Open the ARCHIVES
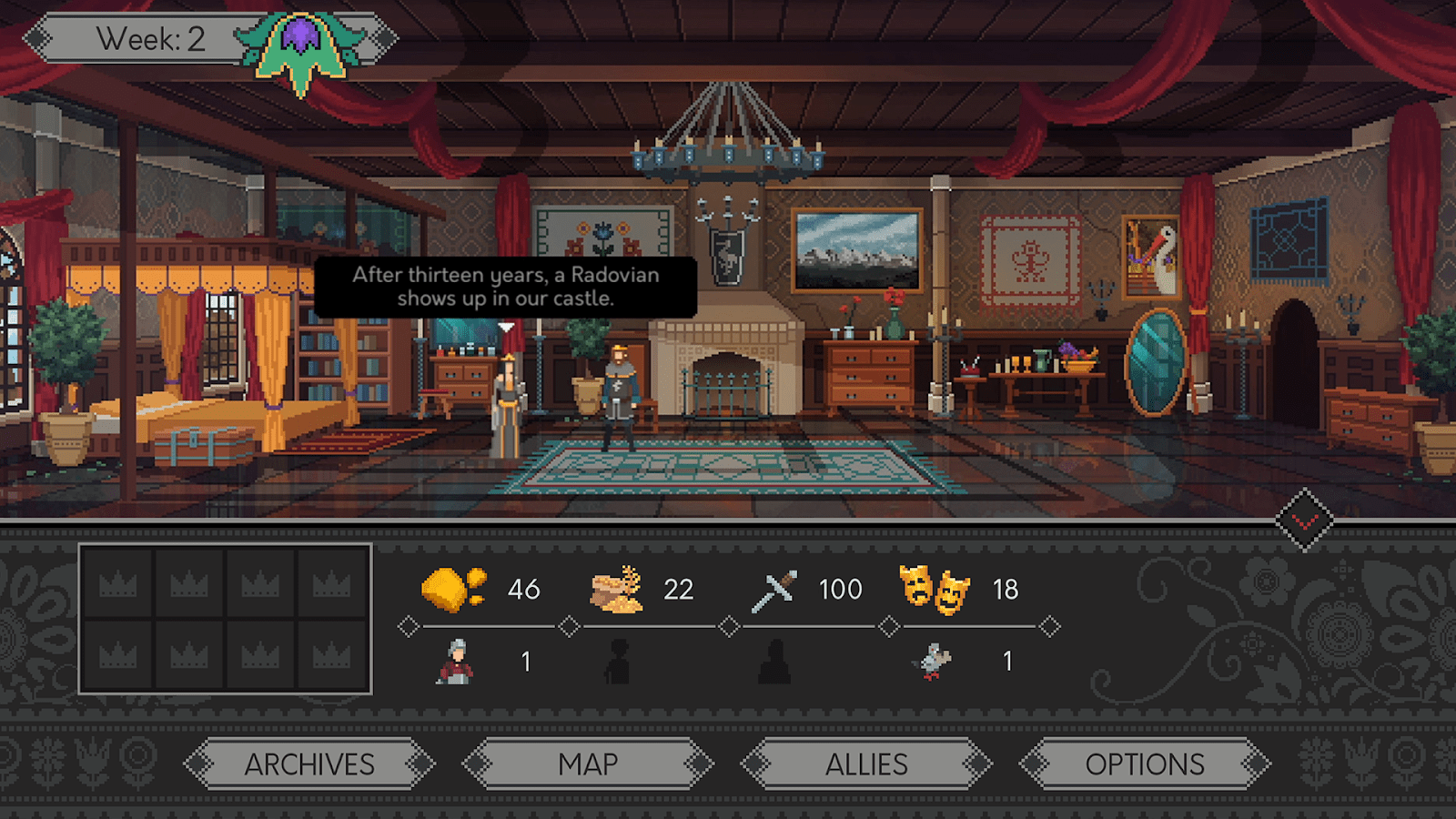Screen dimensions: 1456x819 point(309,764)
